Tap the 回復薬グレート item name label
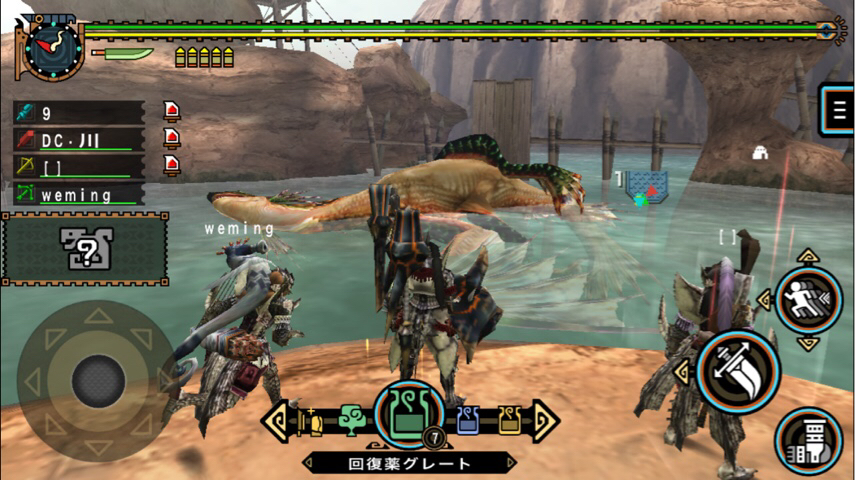This screenshot has width=855, height=480. [409, 463]
